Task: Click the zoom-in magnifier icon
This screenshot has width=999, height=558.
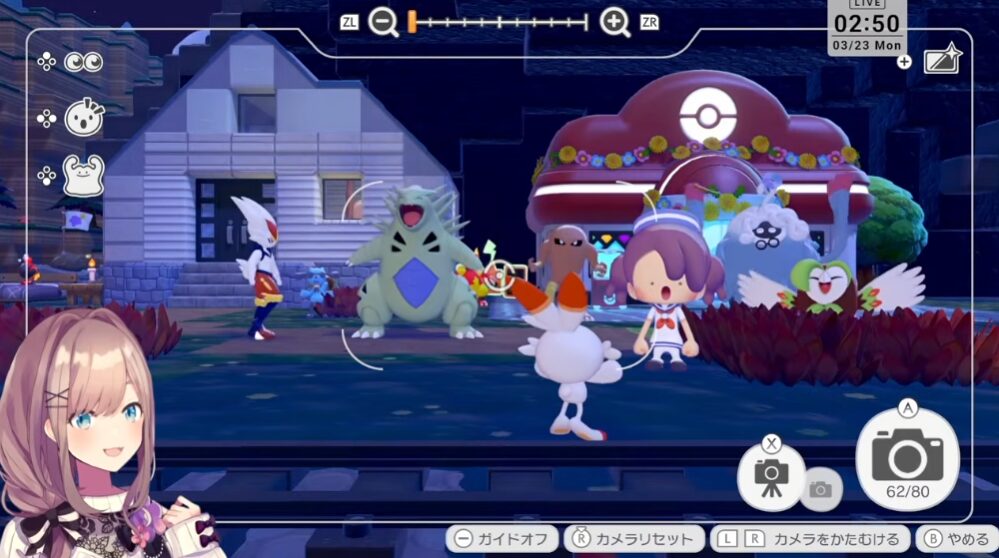Action: pos(615,22)
